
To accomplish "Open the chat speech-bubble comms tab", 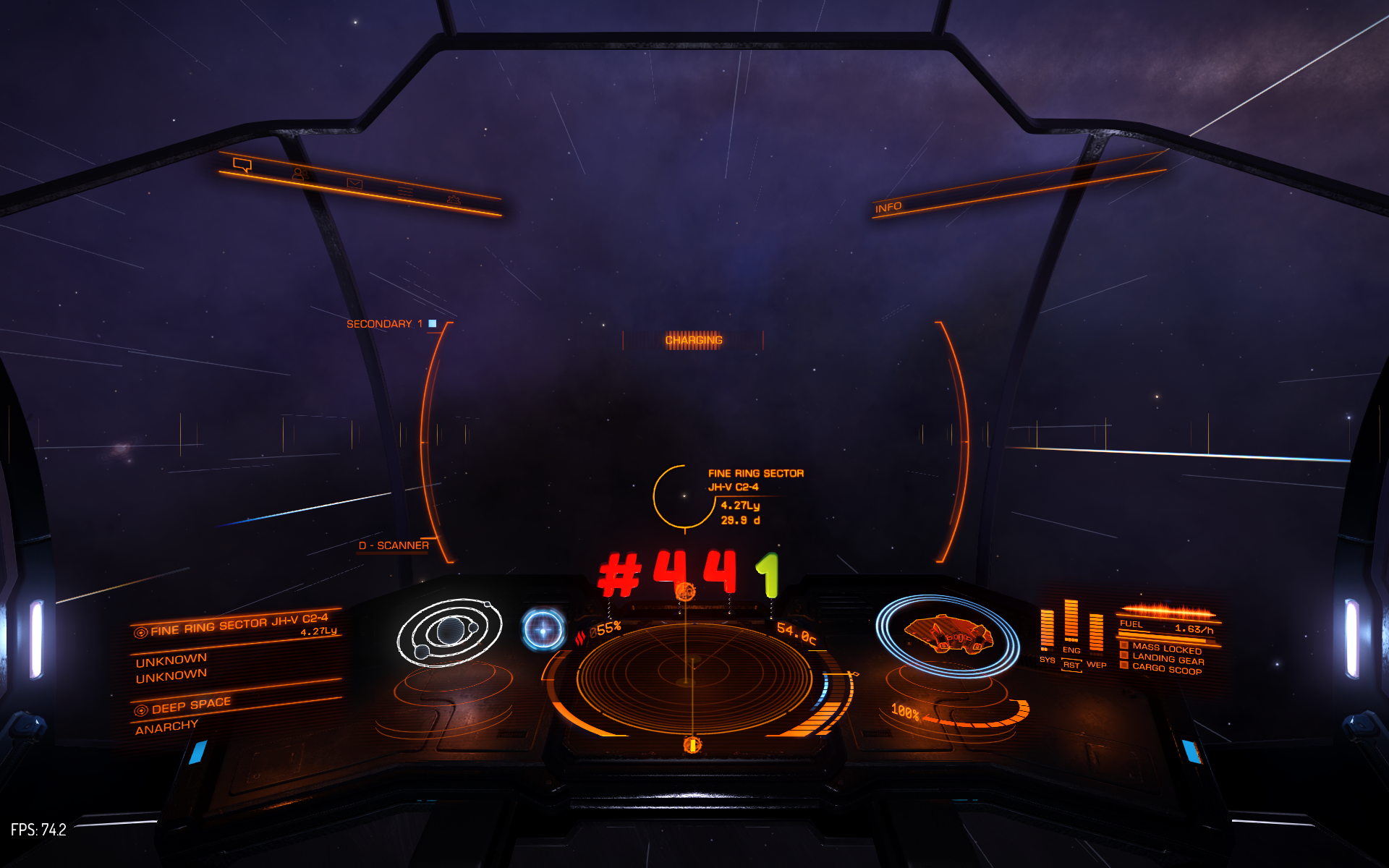I will click(242, 166).
